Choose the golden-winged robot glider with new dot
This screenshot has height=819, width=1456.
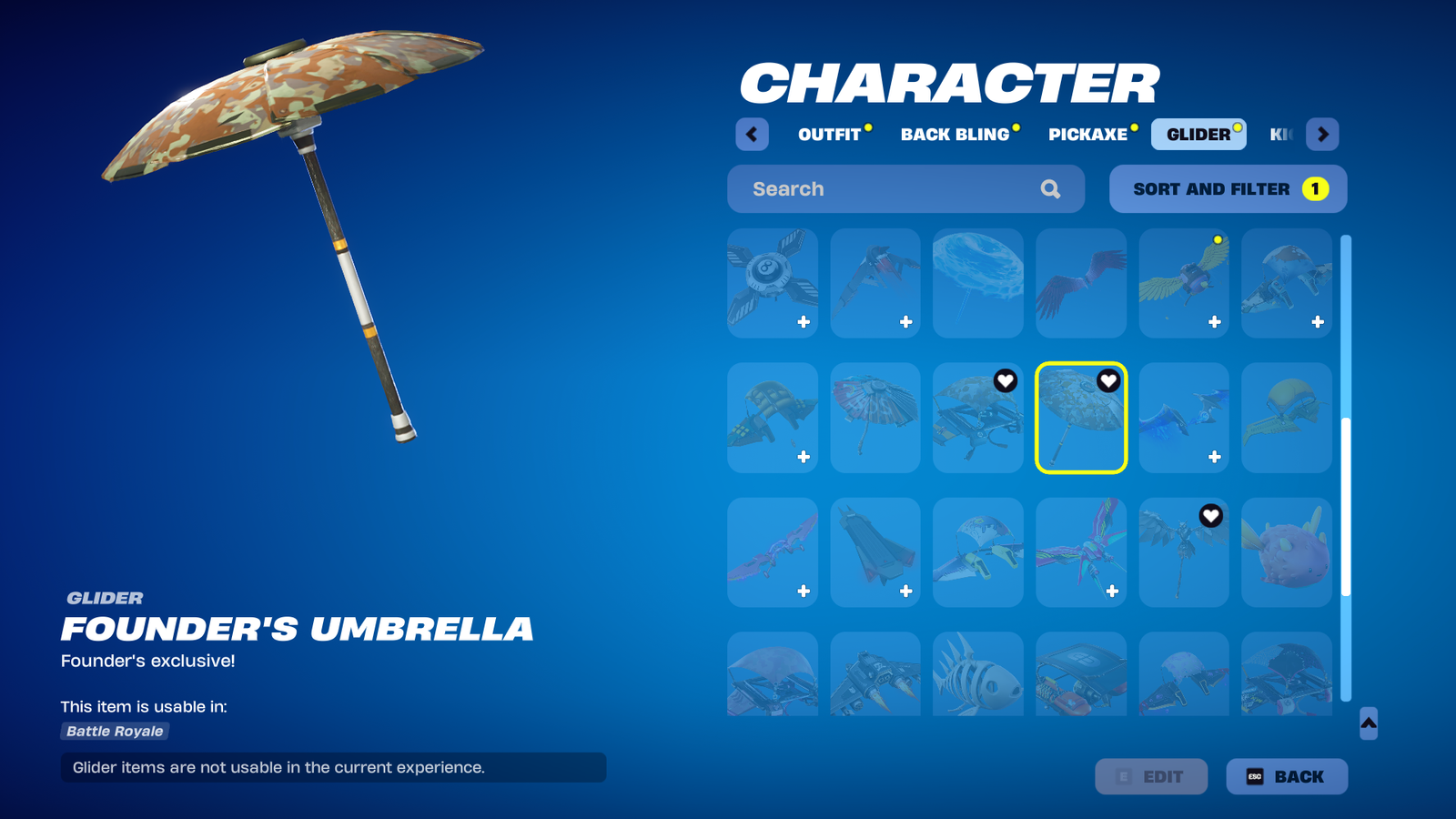tap(1183, 283)
